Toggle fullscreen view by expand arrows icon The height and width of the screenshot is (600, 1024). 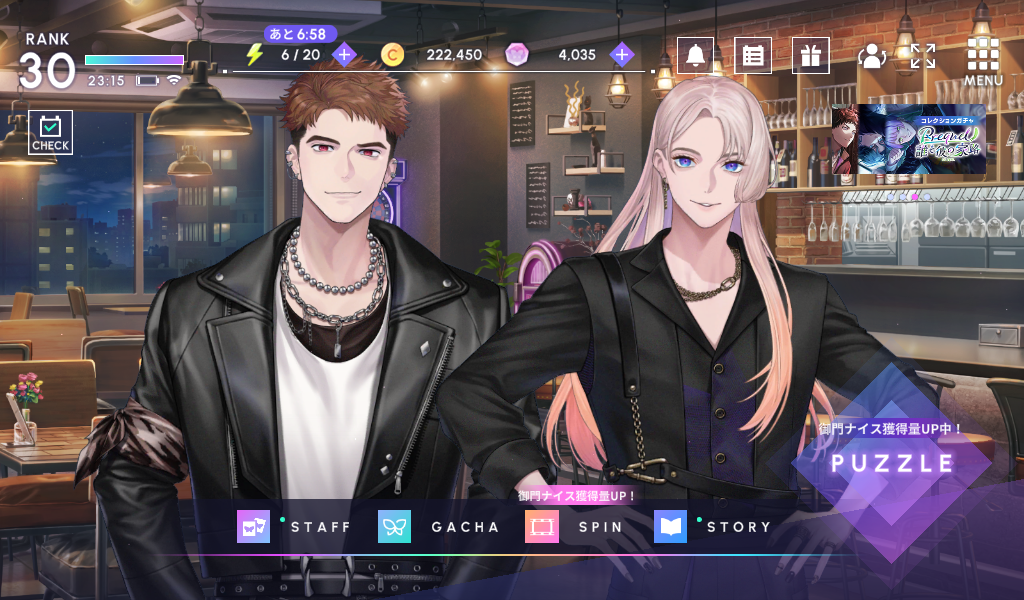click(x=923, y=56)
